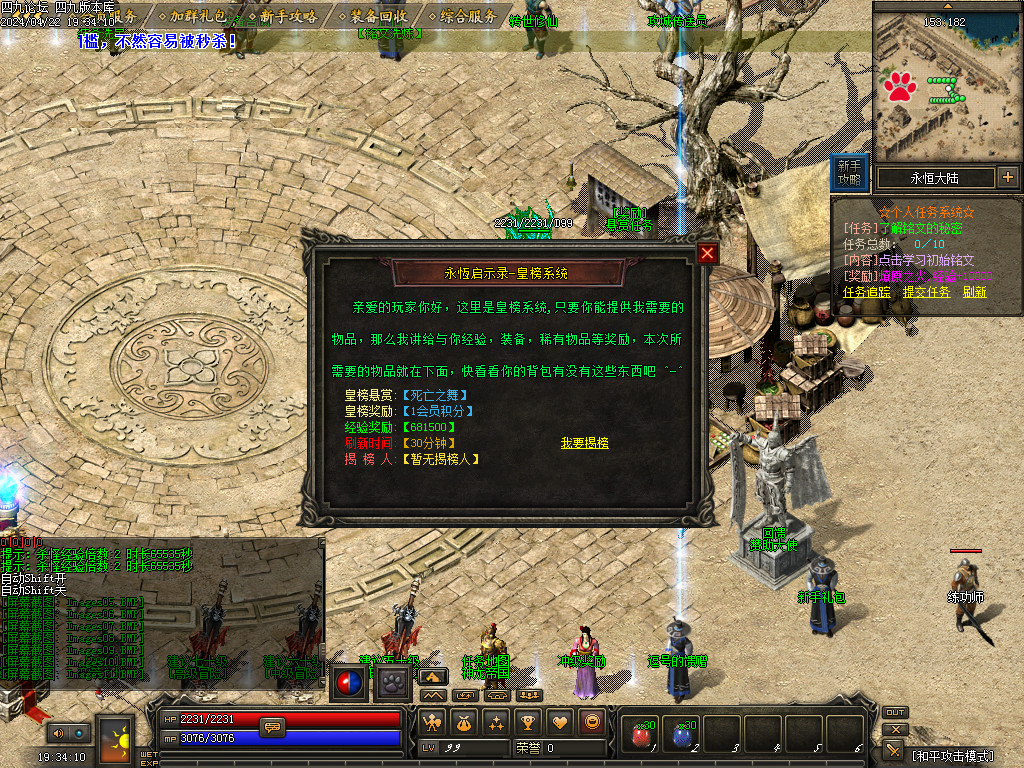1024x768 pixels.
Task: Choose the 提交任务 link
Action: [x=926, y=292]
